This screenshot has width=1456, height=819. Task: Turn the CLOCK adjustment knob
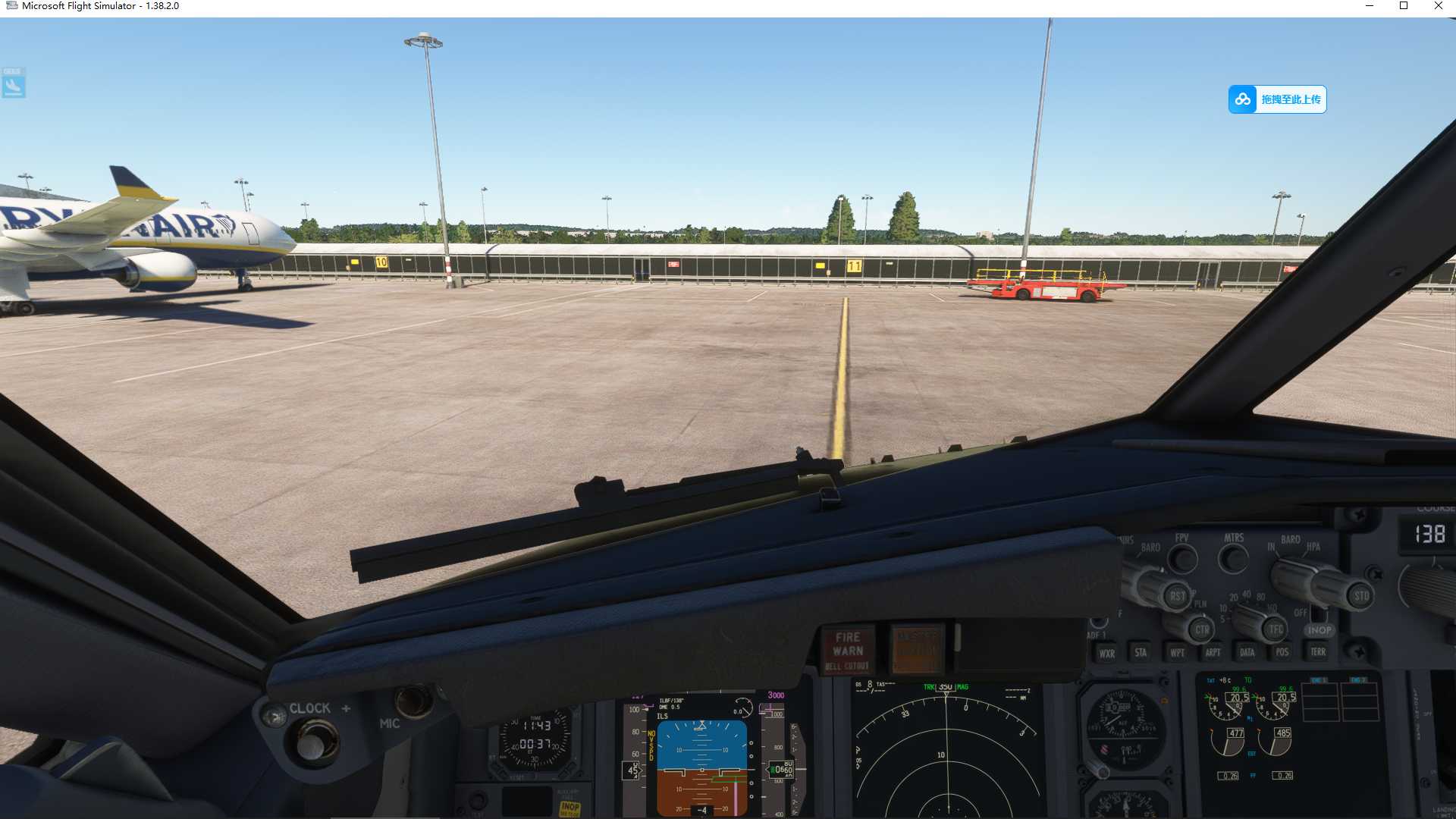311,747
